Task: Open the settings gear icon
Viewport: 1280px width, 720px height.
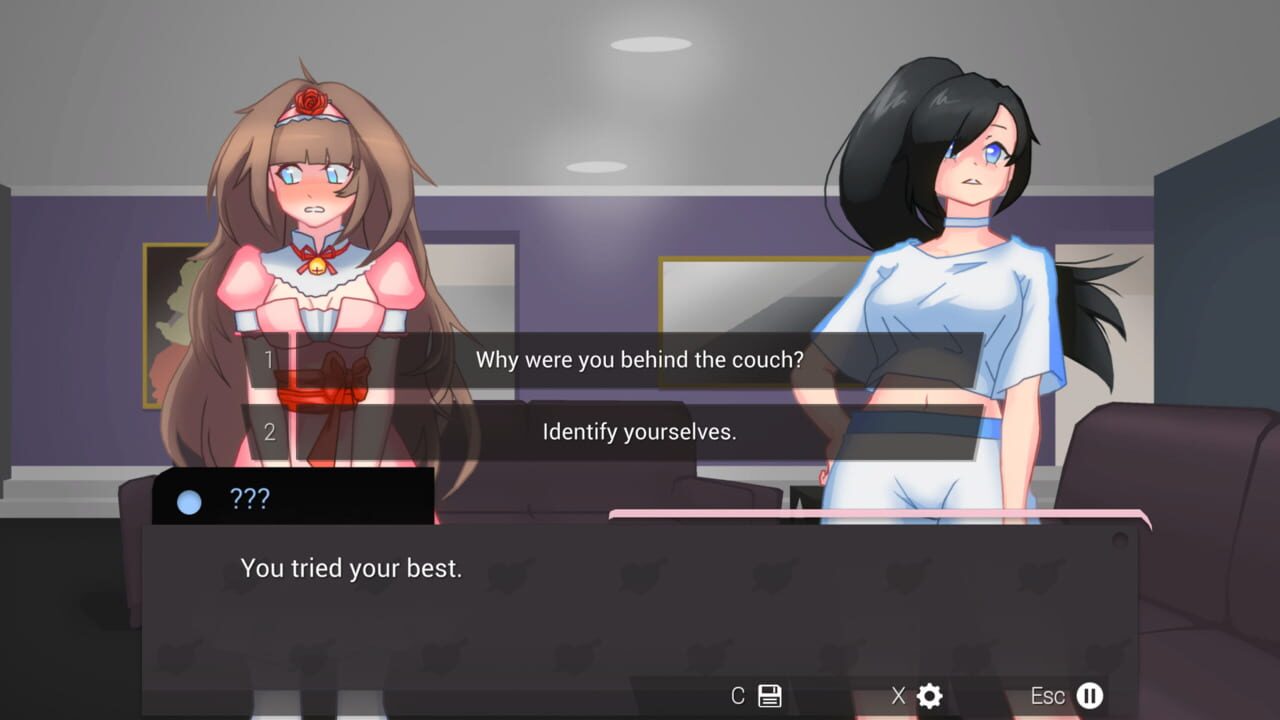Action: 929,696
